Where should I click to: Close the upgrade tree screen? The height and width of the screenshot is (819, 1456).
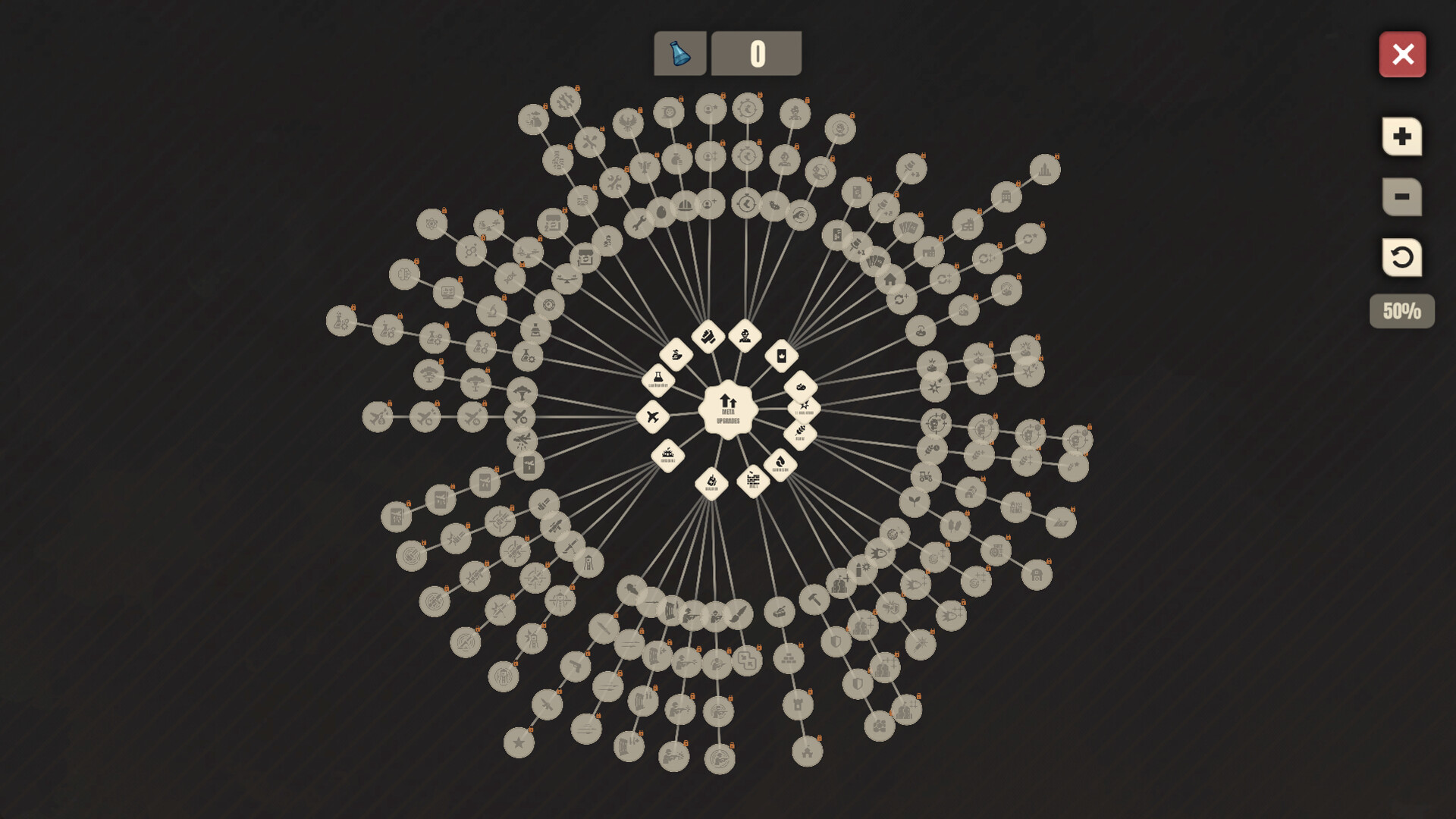1402,55
